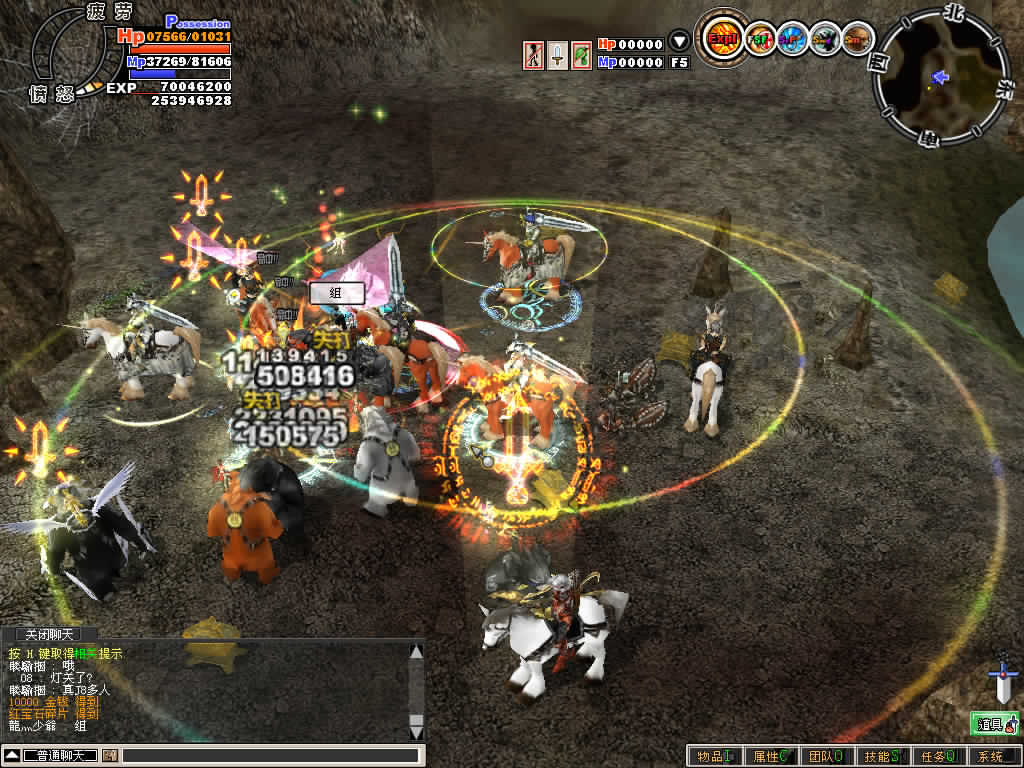
Task: Click the circular compass minimap
Action: (x=940, y=76)
